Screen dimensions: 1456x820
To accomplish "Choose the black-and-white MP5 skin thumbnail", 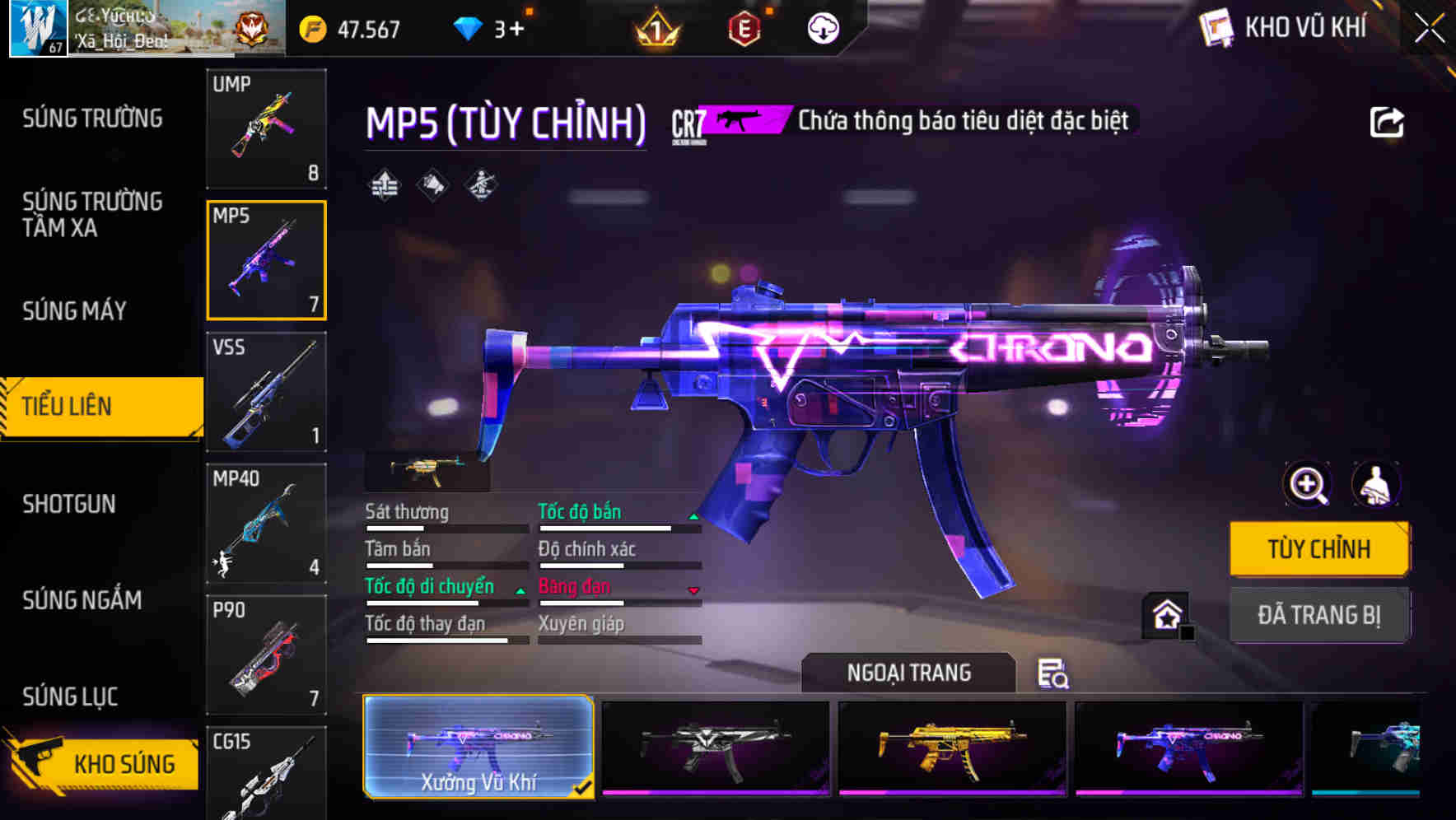I will point(716,748).
